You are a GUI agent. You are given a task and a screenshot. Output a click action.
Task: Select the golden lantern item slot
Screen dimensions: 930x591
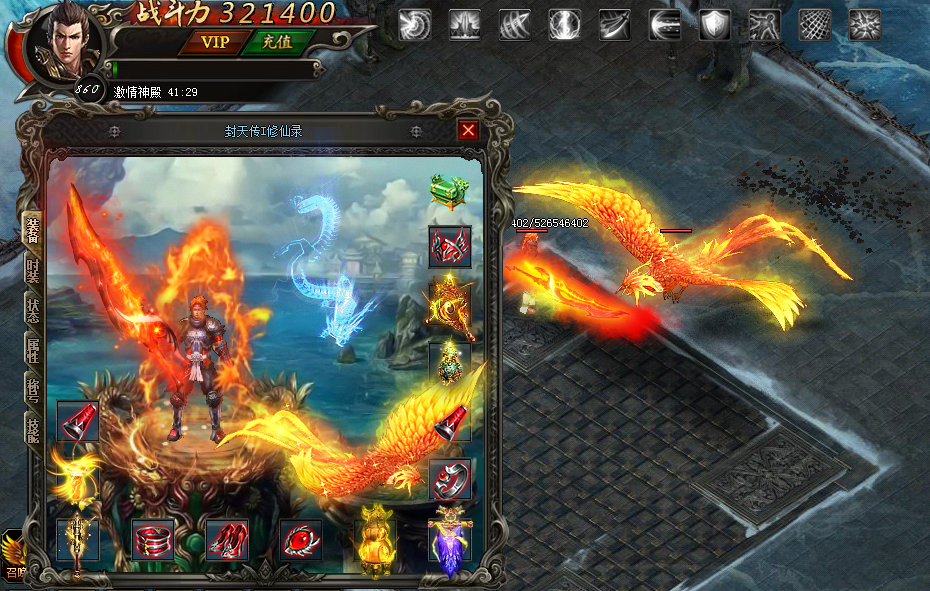click(375, 540)
